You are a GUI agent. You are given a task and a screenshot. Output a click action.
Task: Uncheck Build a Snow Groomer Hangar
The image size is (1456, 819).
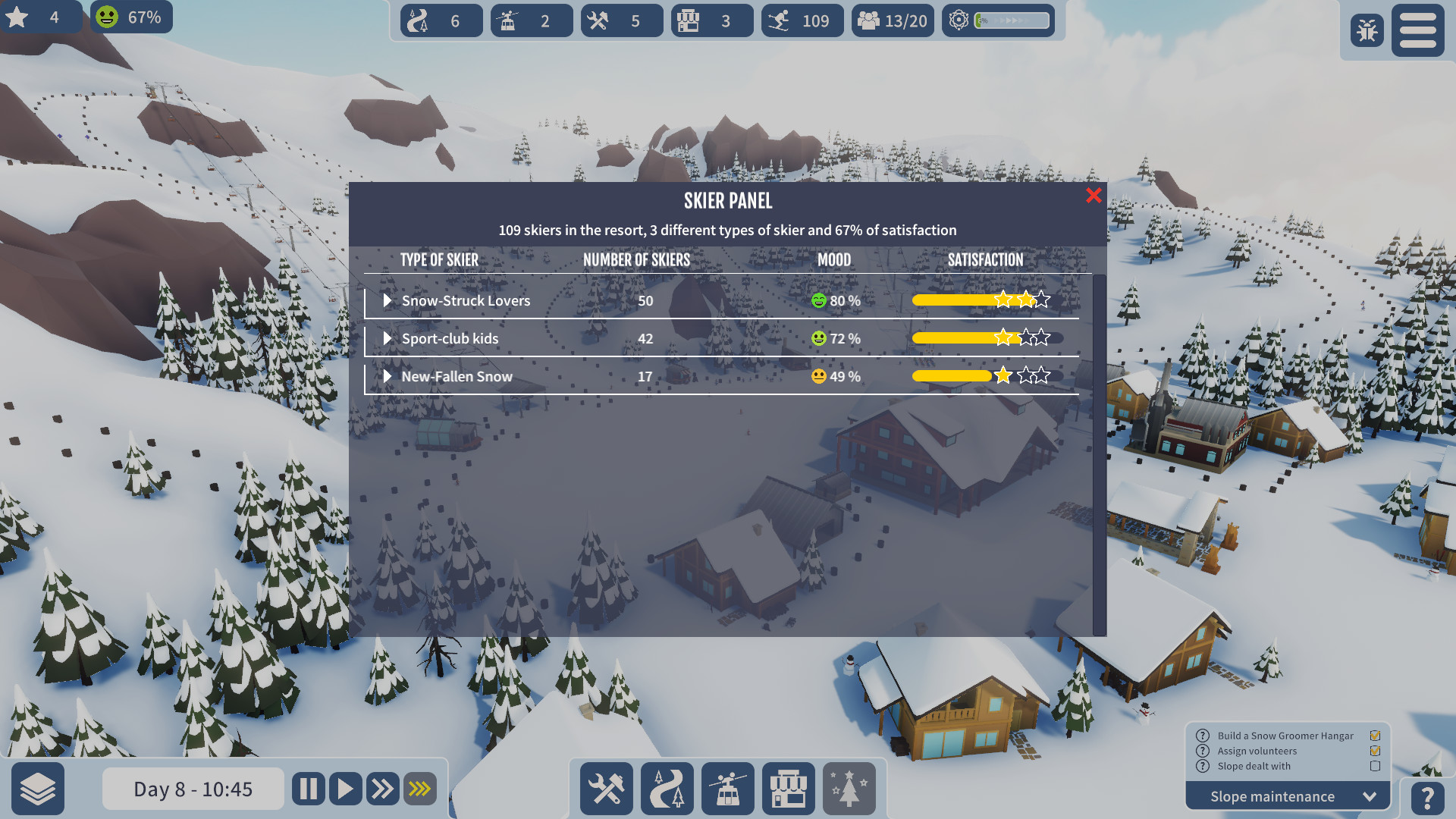1374,735
